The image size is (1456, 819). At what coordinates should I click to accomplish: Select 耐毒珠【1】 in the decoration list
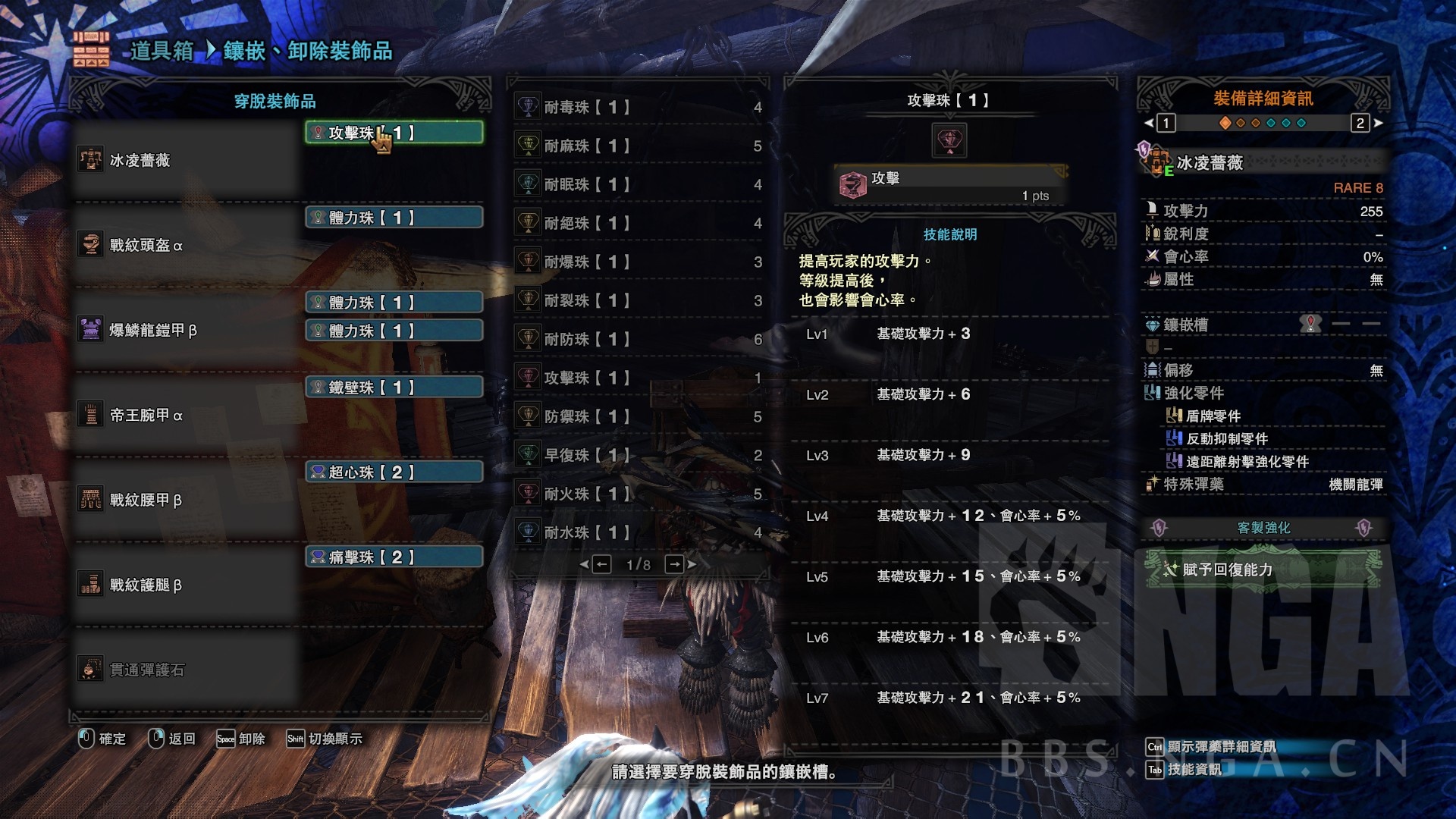pos(639,108)
